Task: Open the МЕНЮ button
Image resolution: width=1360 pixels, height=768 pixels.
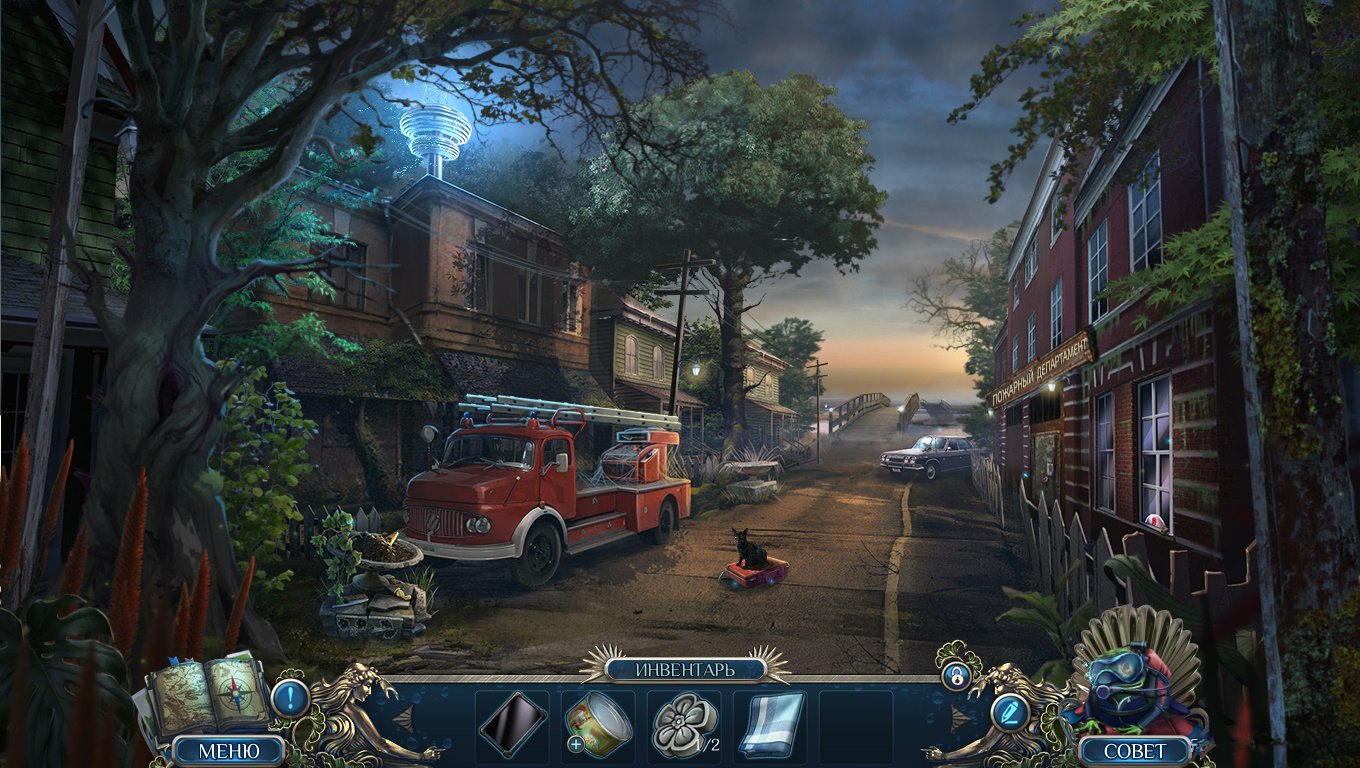Action: [x=228, y=750]
